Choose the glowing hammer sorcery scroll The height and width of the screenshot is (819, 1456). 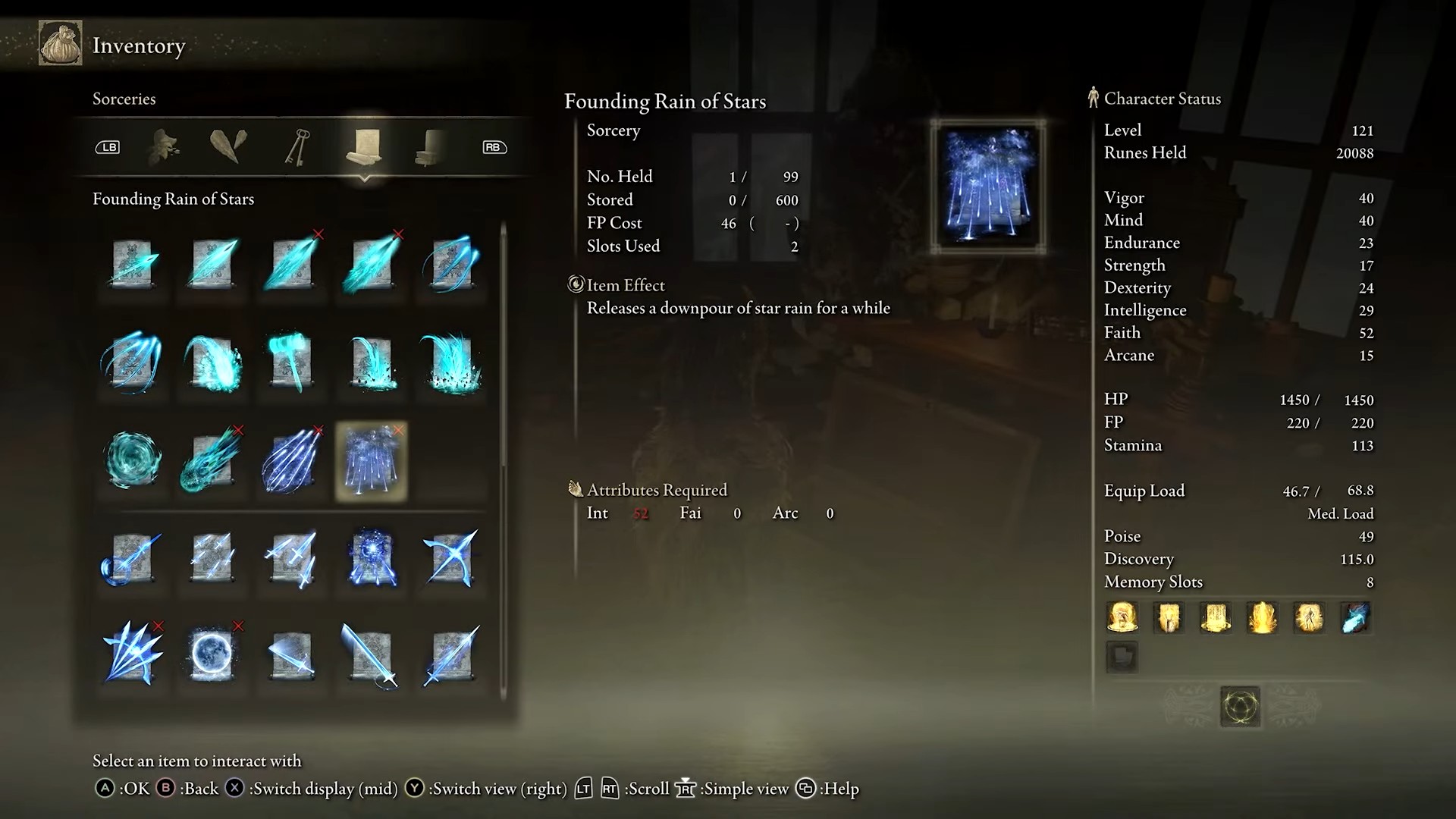291,362
